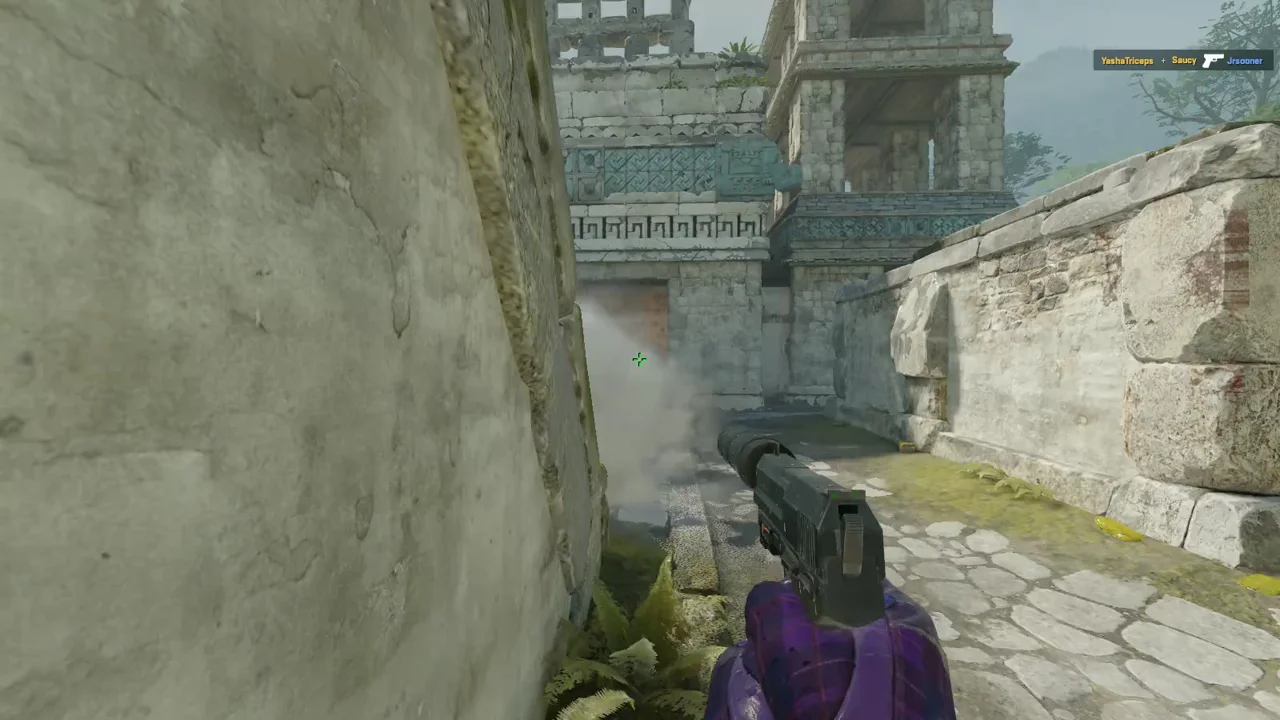Click the plus sign between killfeed names
The image size is (1280, 720).
(x=1163, y=60)
